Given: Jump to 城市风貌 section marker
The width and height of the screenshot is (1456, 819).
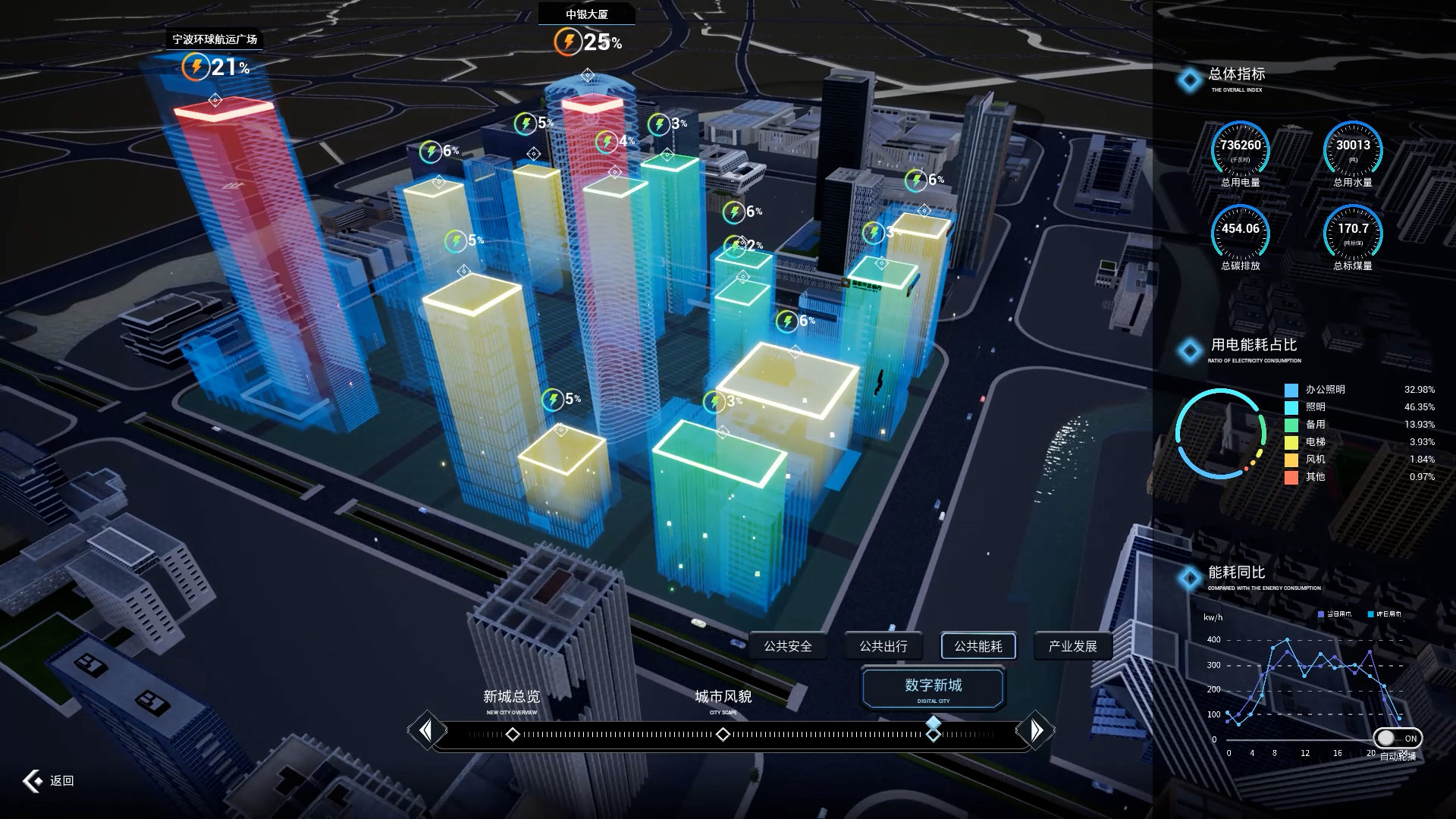Looking at the screenshot, I should tap(723, 734).
